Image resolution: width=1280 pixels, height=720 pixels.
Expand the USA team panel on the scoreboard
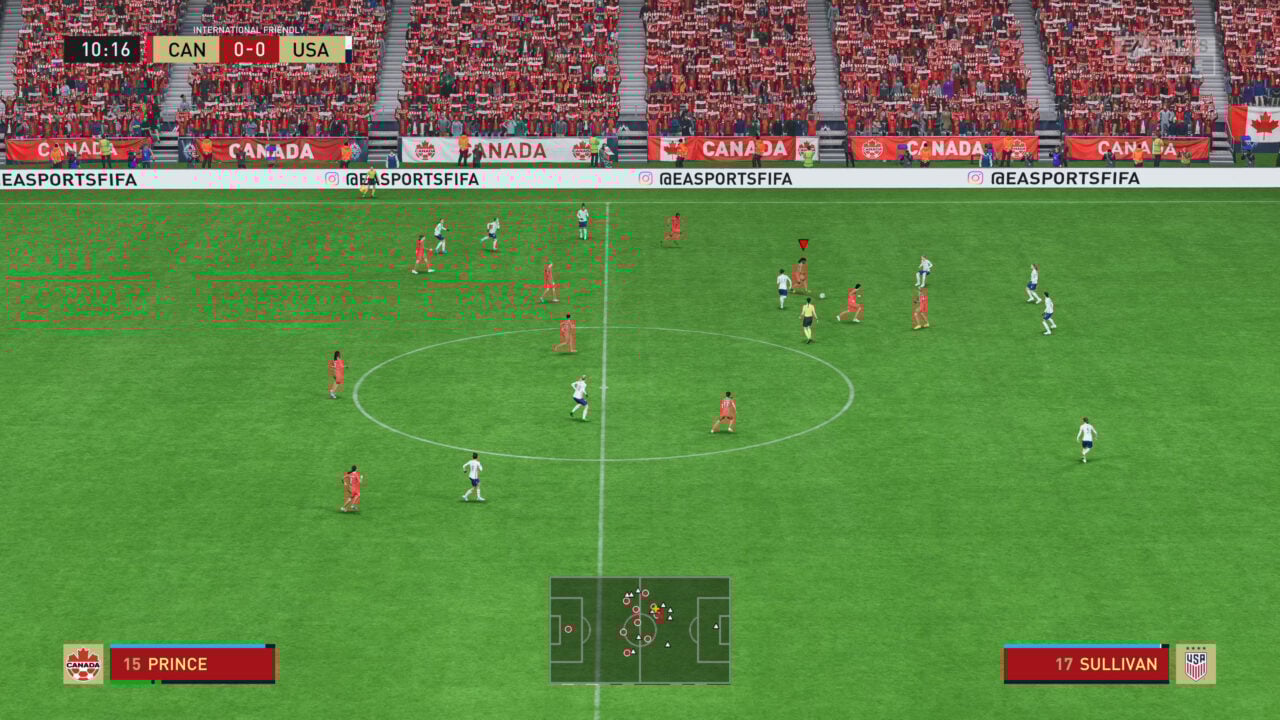click(312, 47)
